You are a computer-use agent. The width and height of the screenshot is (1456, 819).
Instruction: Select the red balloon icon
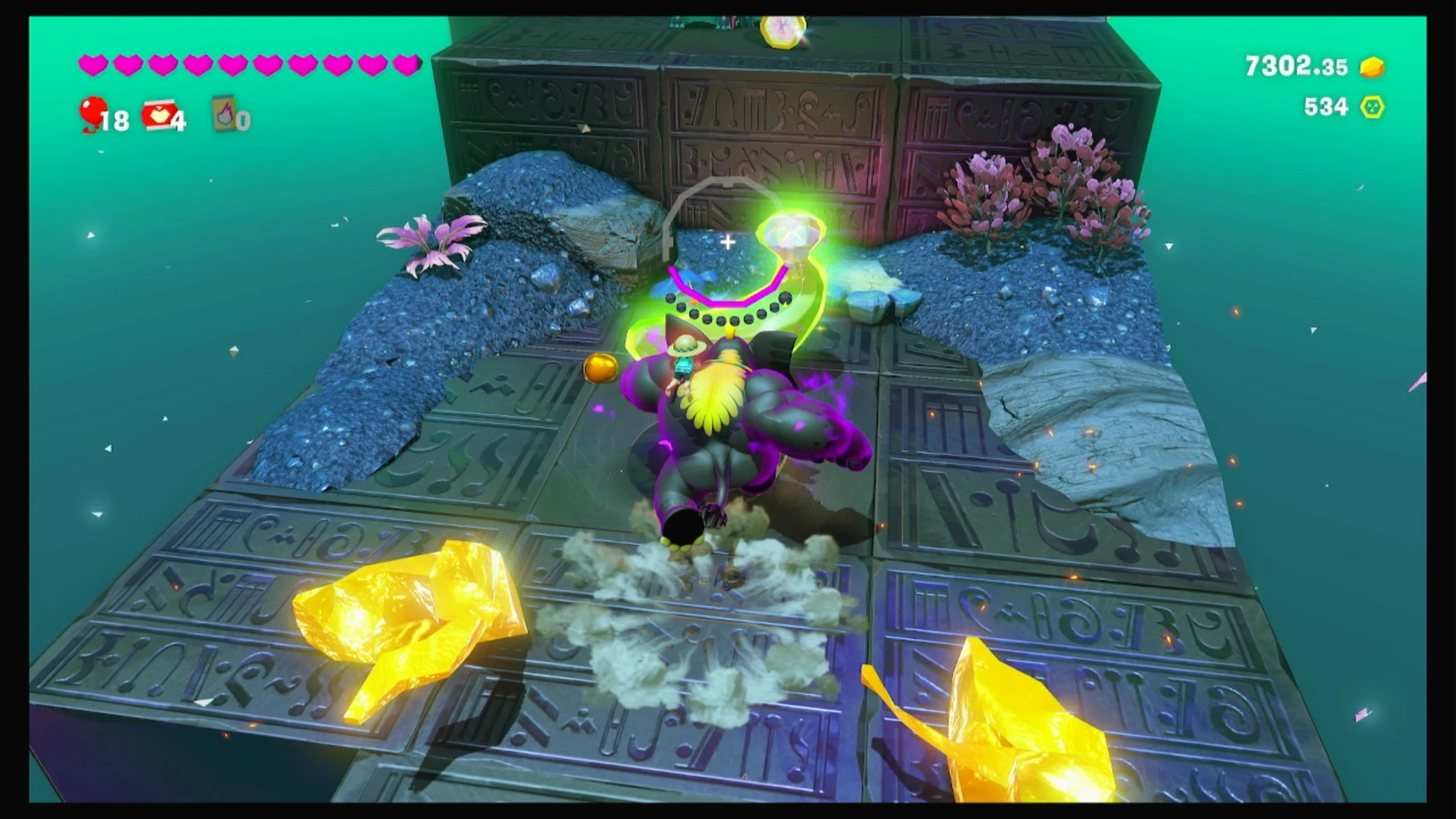93,112
